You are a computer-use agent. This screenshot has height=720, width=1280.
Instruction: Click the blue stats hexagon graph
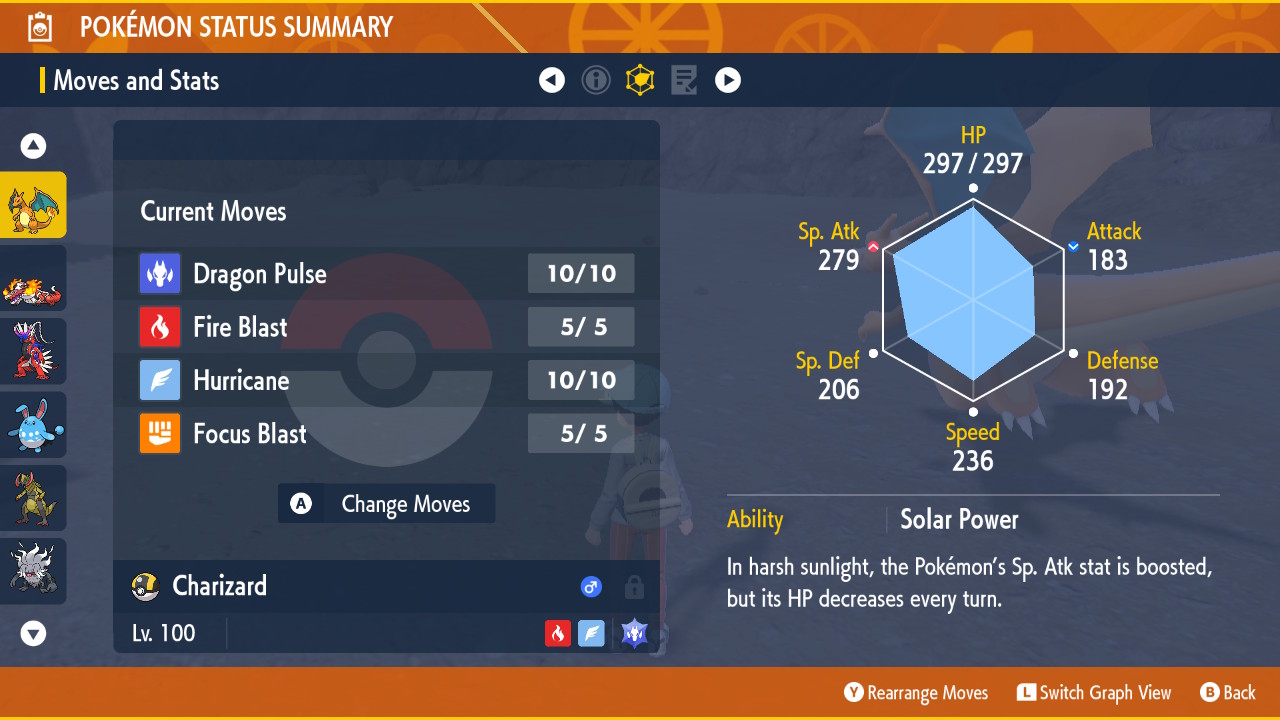pos(972,300)
